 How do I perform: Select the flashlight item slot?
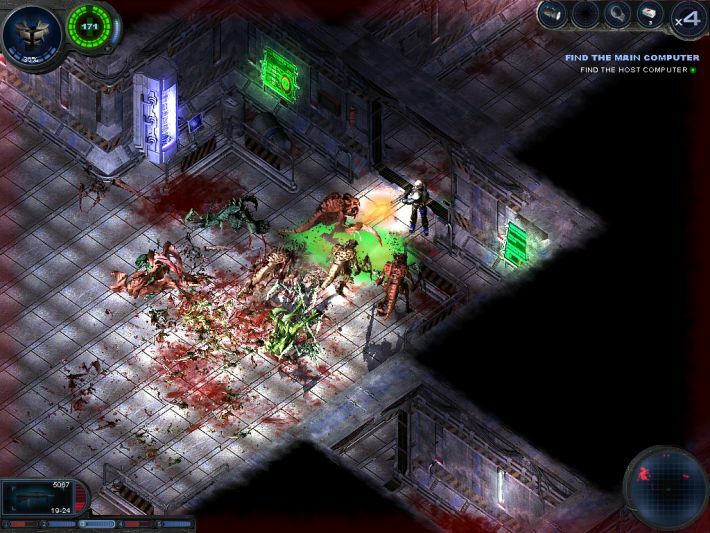(553, 14)
